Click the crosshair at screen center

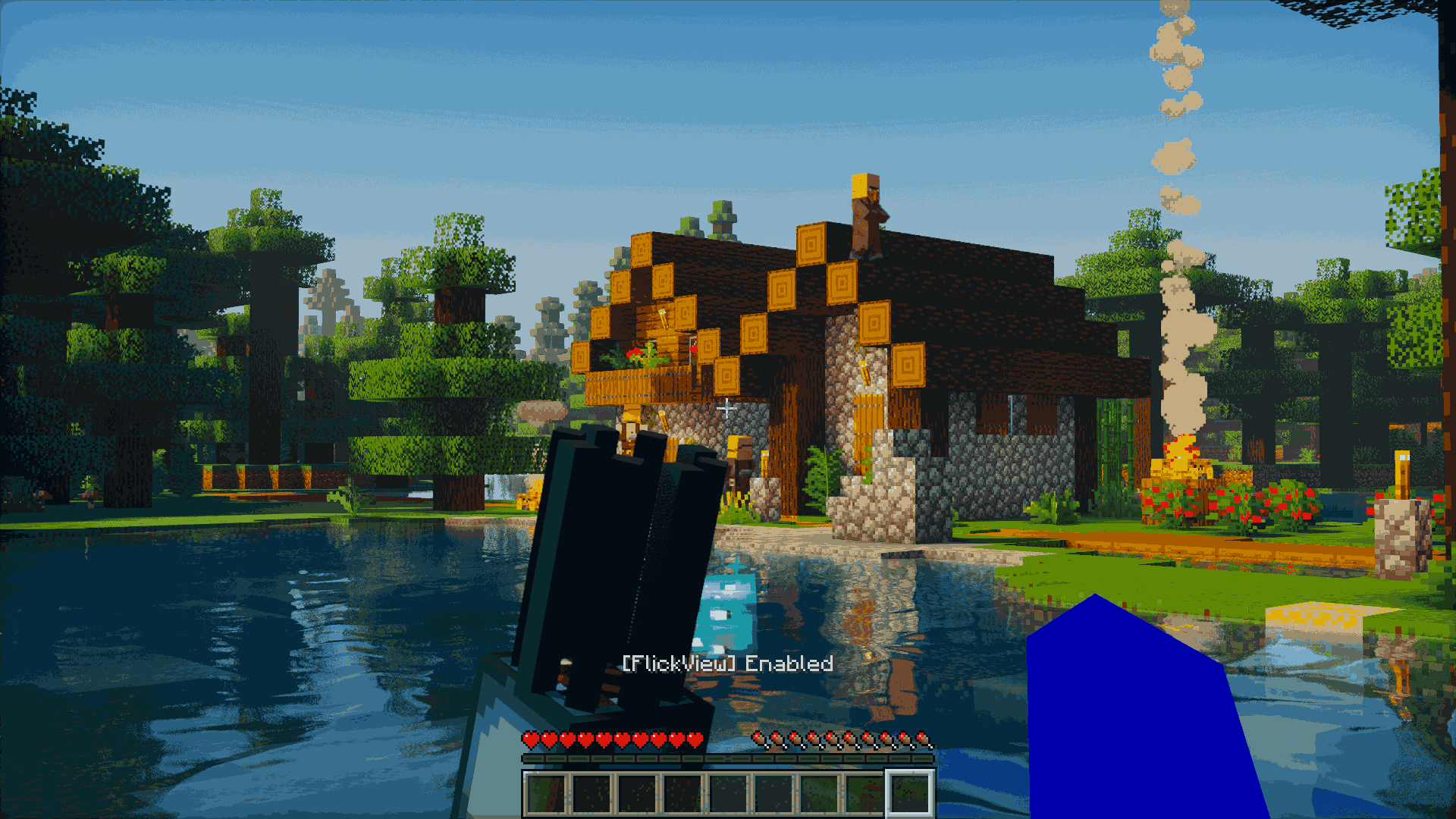pyautogui.click(x=728, y=409)
